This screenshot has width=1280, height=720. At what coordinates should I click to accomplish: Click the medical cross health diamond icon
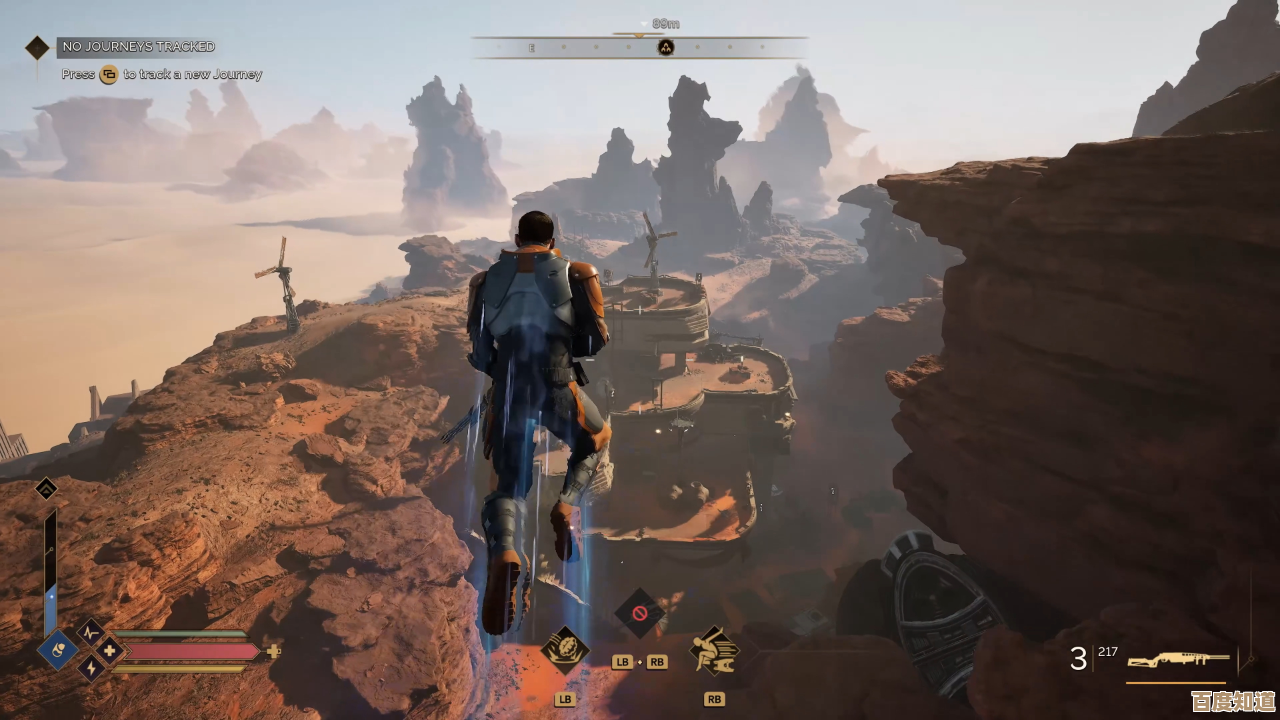tap(110, 651)
